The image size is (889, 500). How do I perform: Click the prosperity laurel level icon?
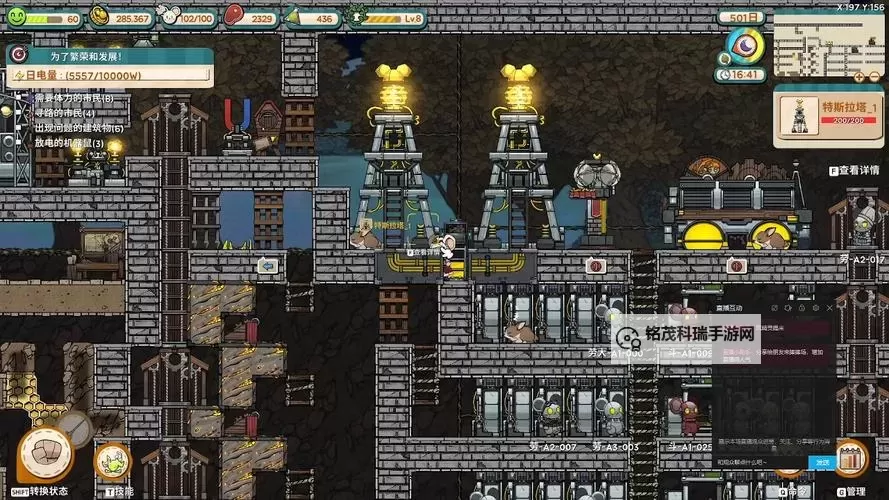click(x=356, y=17)
